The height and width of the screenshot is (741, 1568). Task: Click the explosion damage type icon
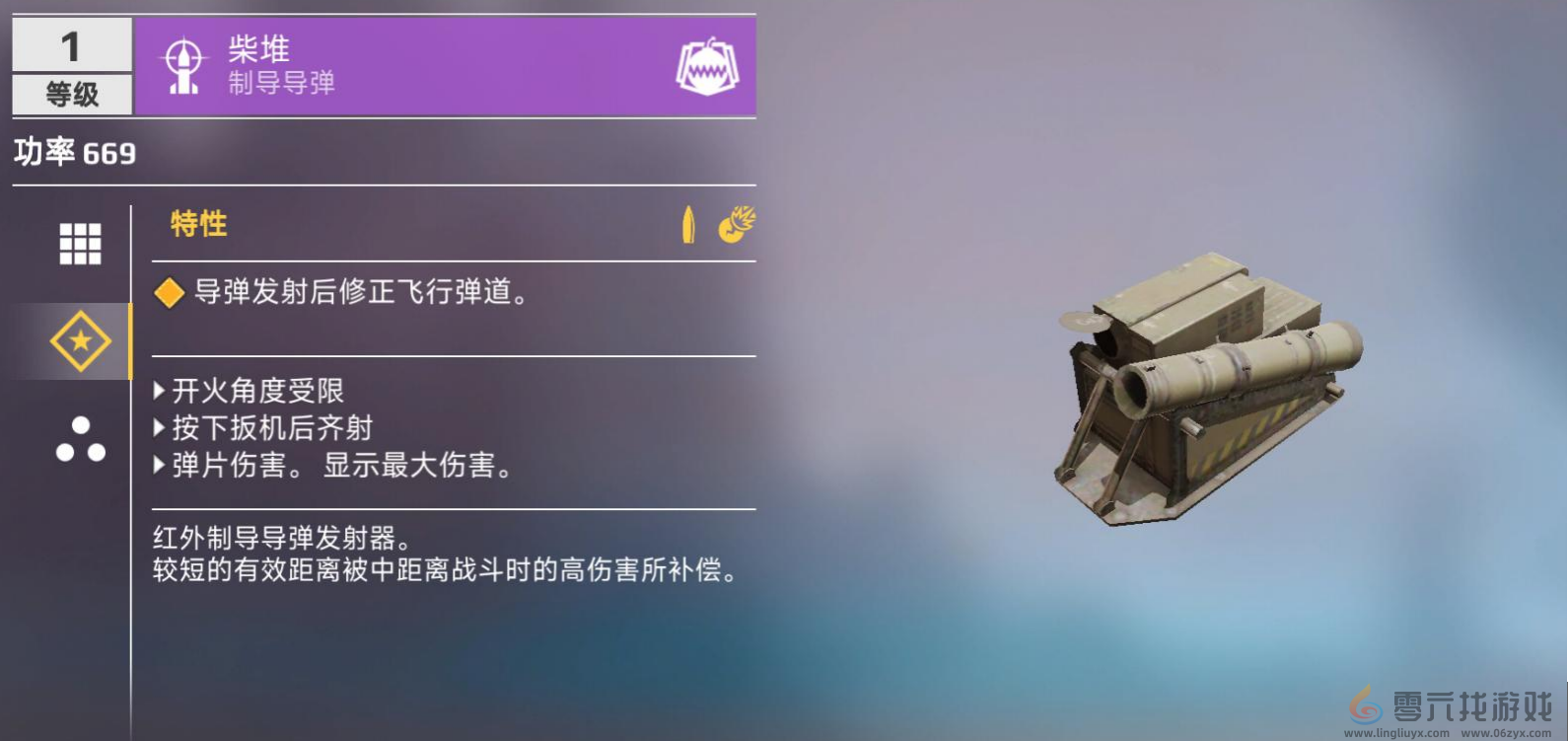point(736,224)
